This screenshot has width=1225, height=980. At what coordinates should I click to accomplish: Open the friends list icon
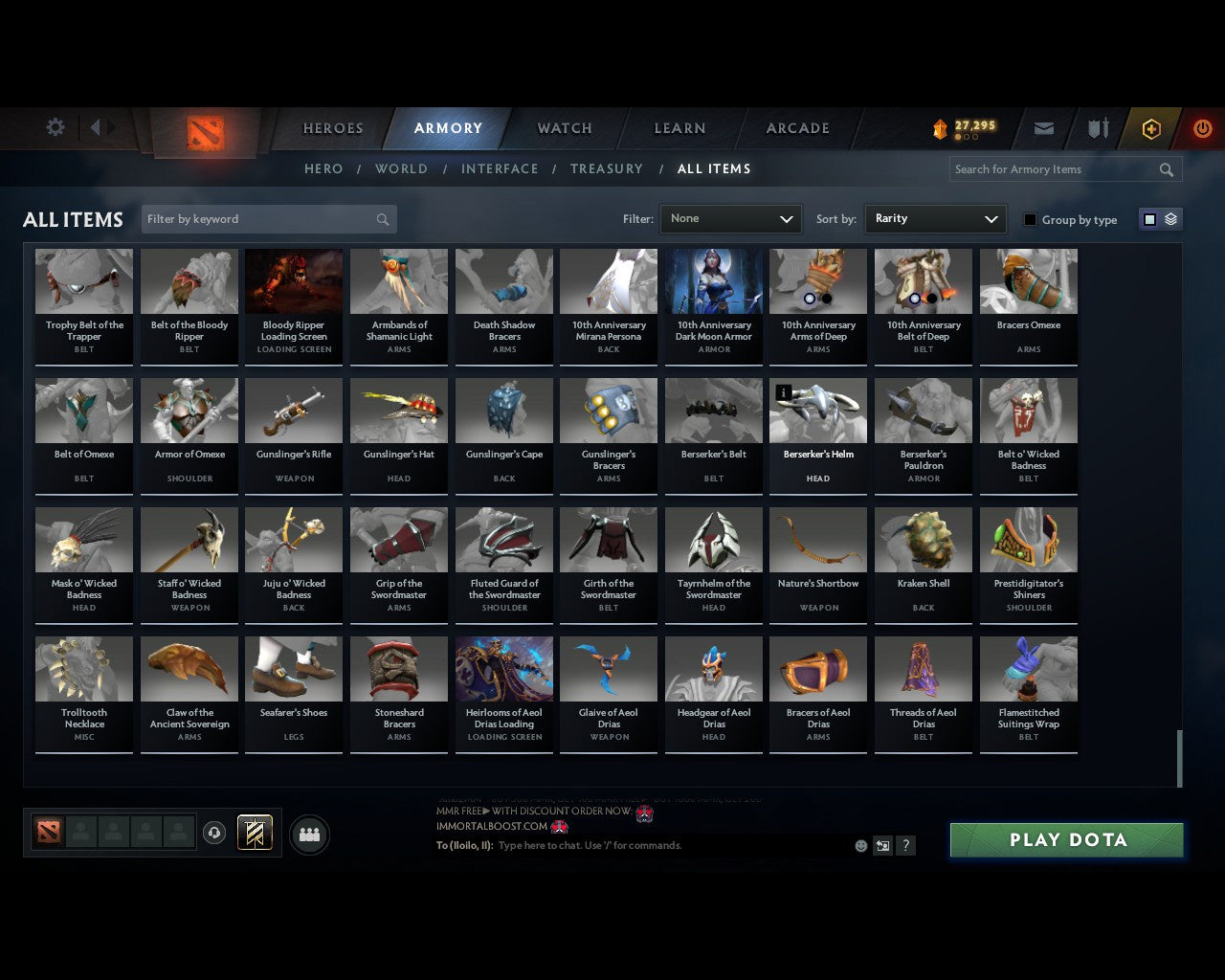click(x=309, y=834)
